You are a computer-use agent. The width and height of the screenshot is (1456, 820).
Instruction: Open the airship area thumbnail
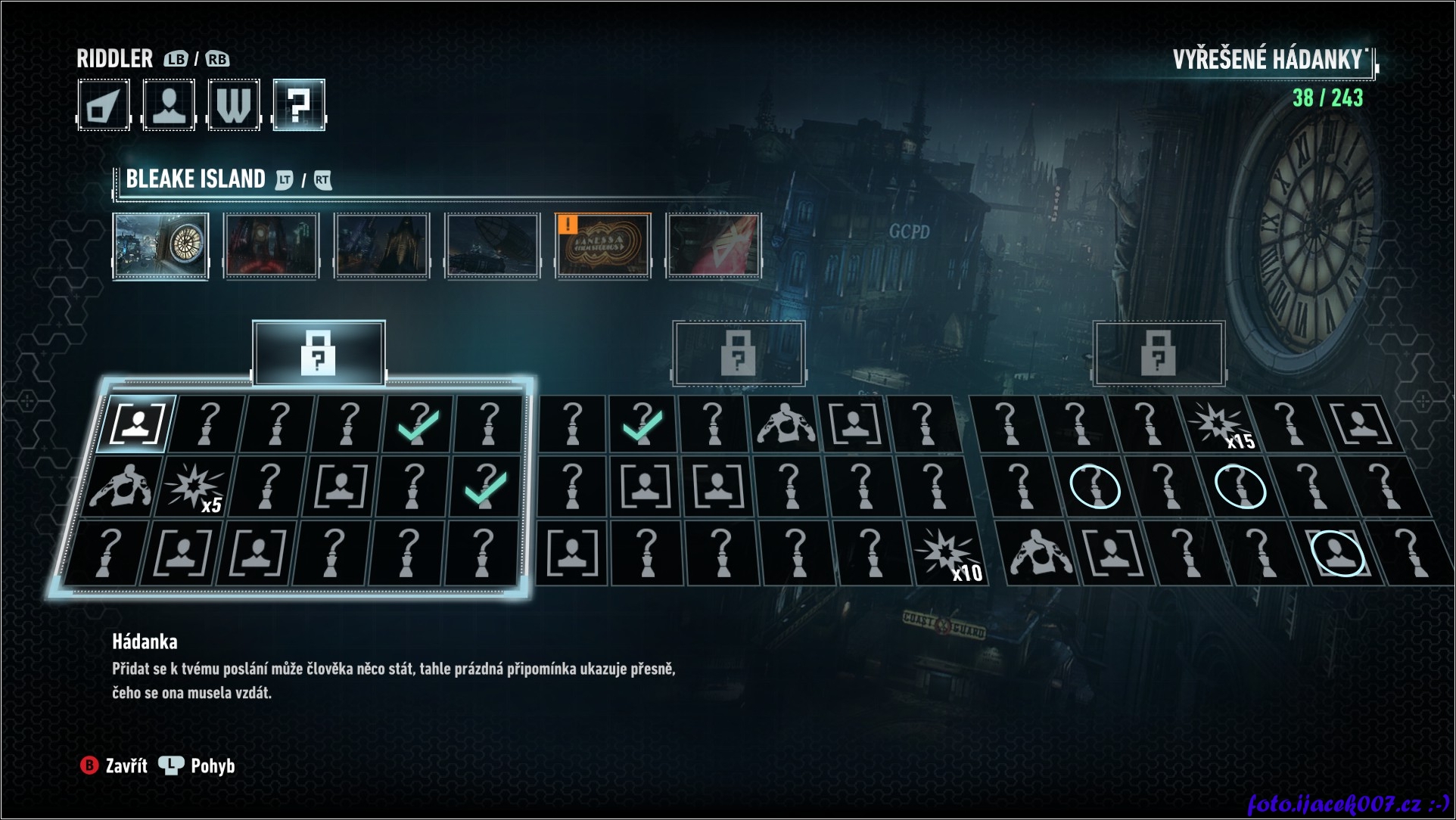pos(493,246)
